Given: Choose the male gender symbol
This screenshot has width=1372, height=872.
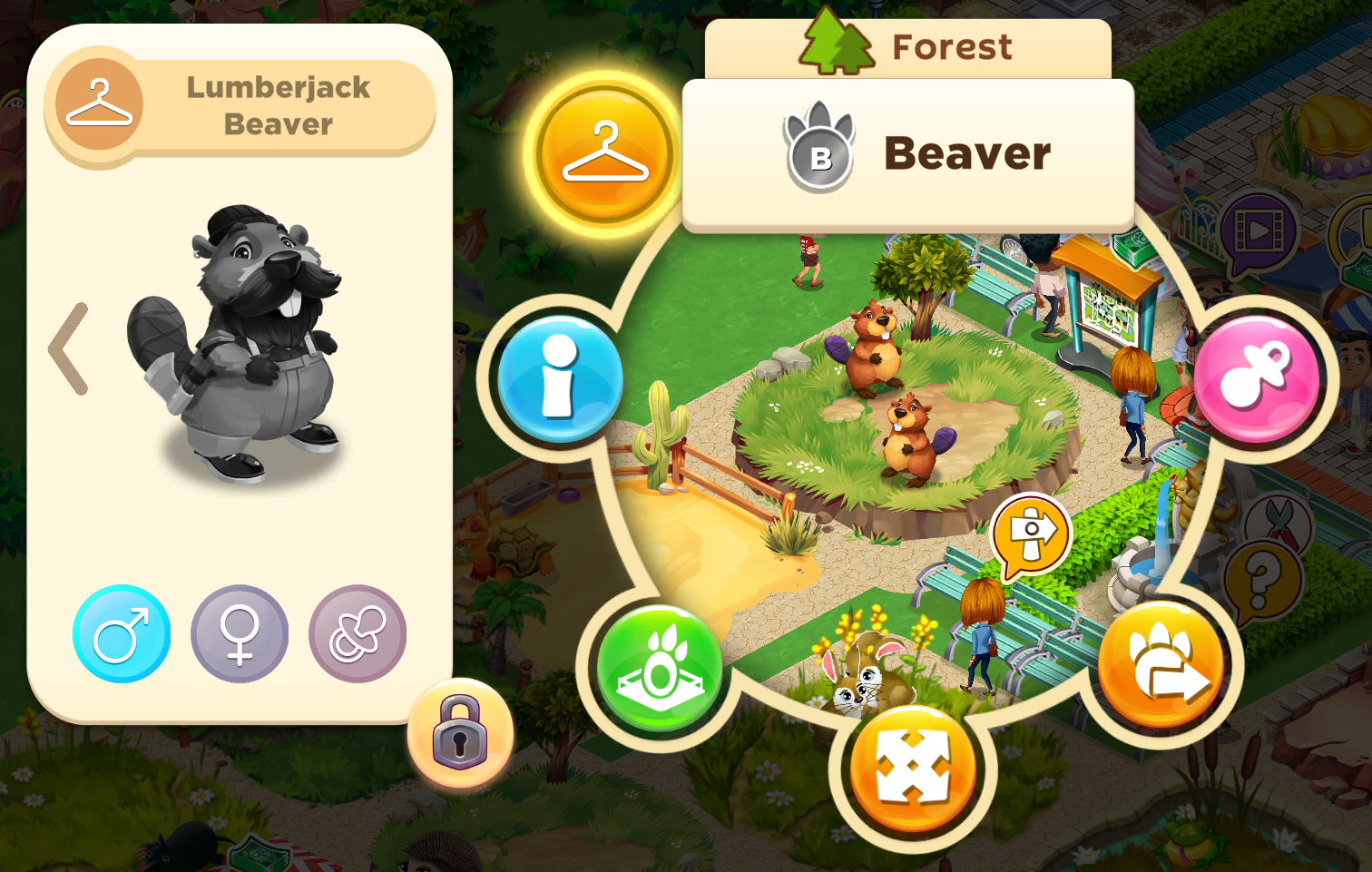Looking at the screenshot, I should tap(122, 633).
